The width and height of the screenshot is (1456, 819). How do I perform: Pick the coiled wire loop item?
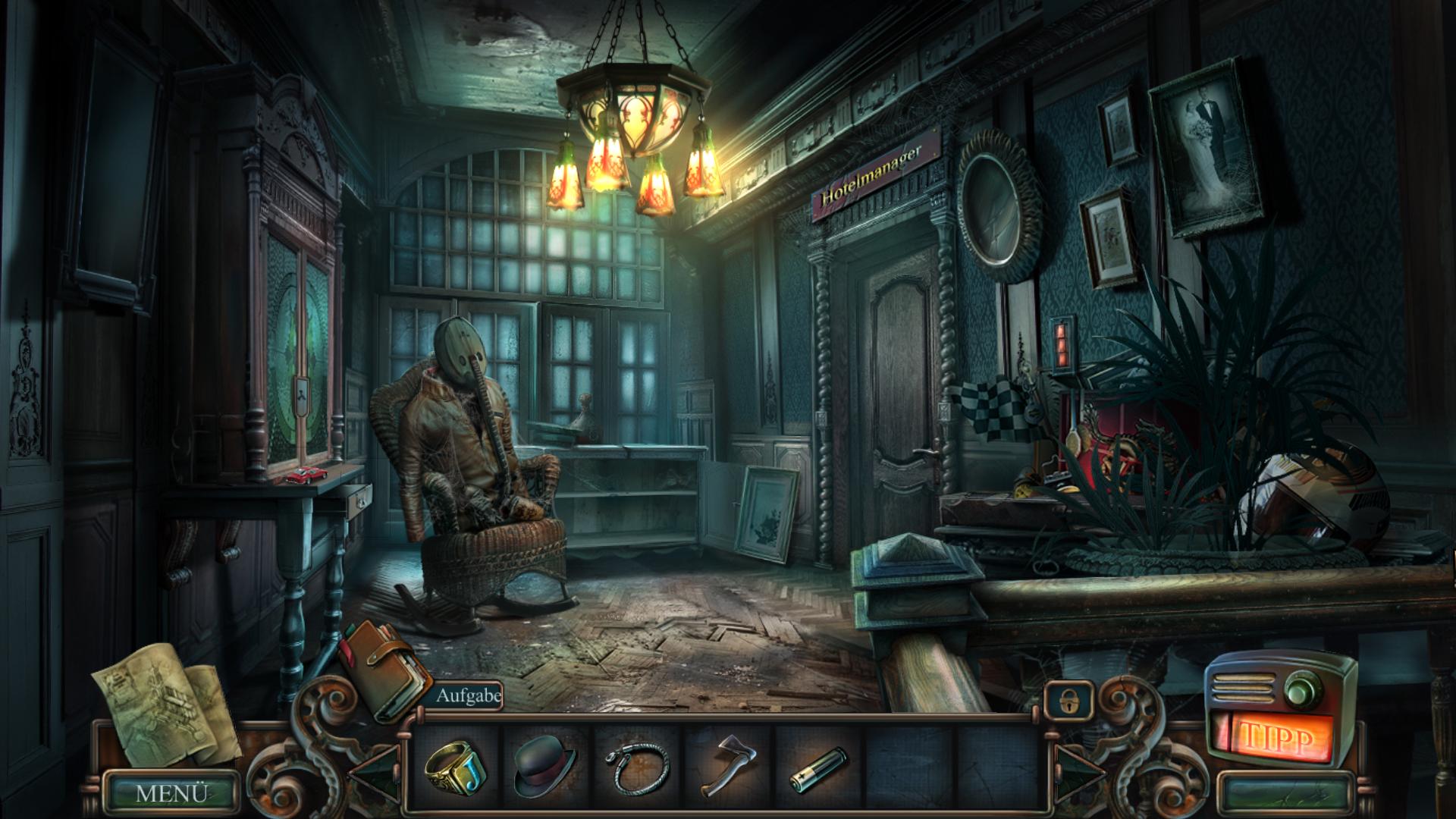[x=638, y=768]
